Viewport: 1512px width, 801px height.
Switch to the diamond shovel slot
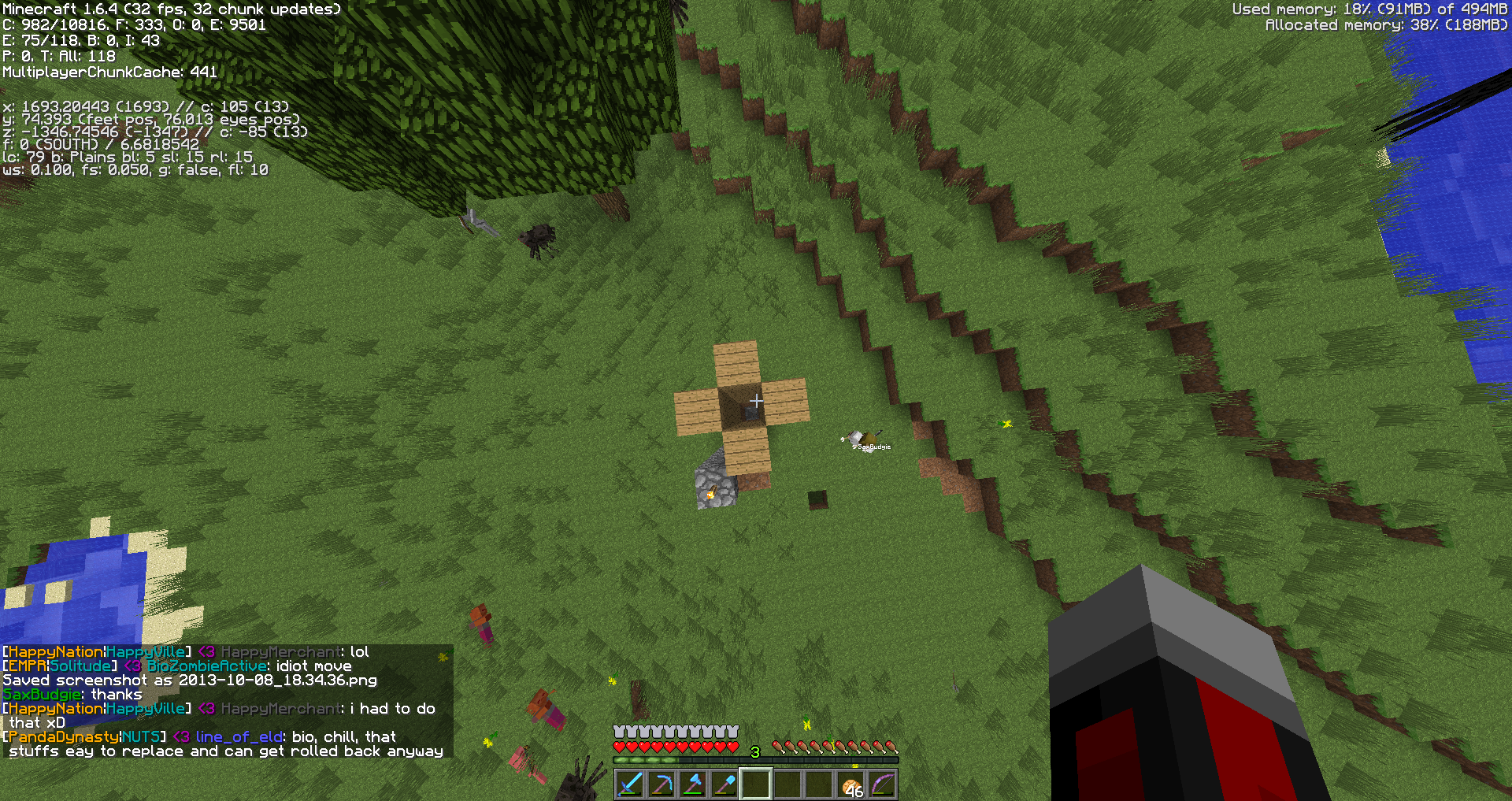tap(724, 784)
